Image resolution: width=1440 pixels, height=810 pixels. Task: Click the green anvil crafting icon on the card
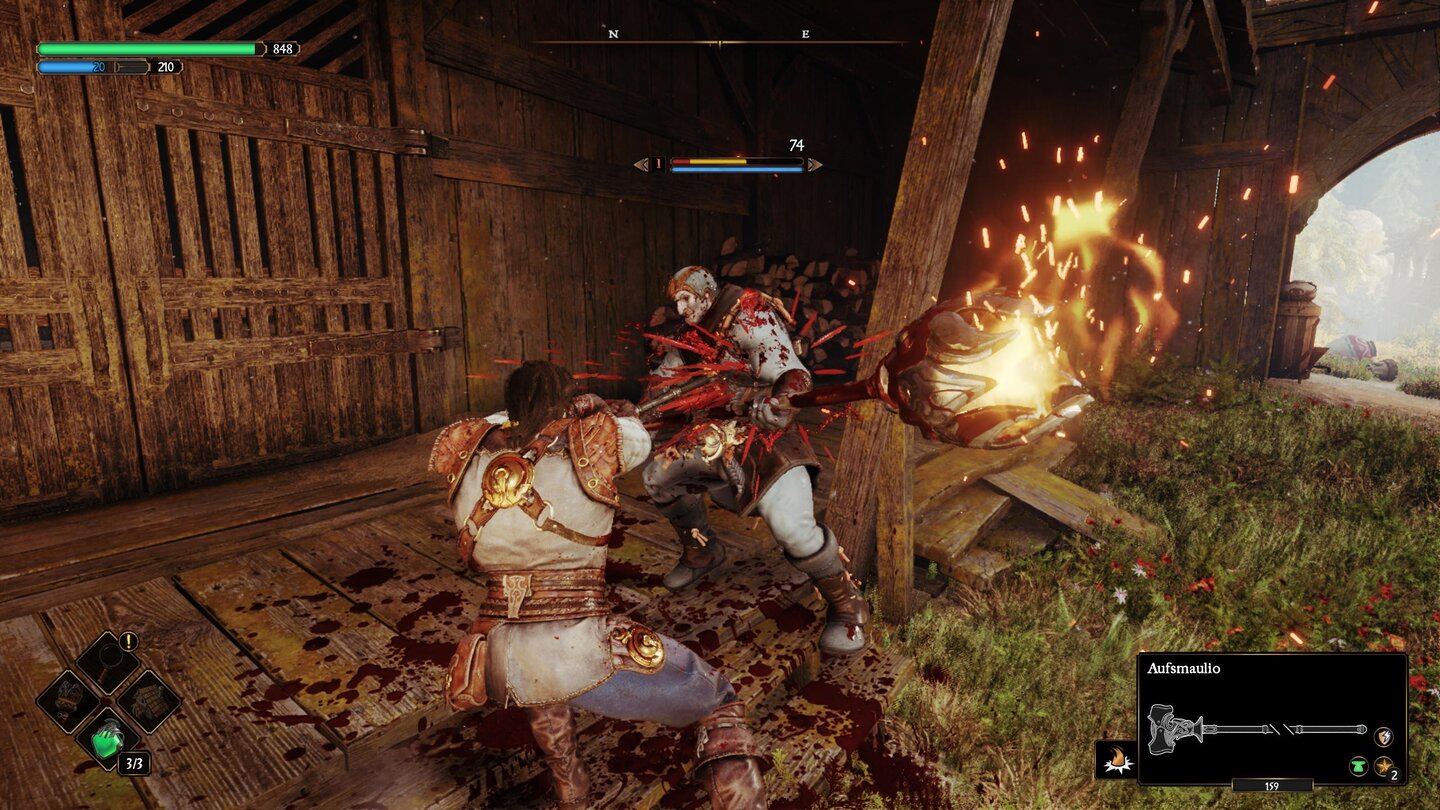1359,766
